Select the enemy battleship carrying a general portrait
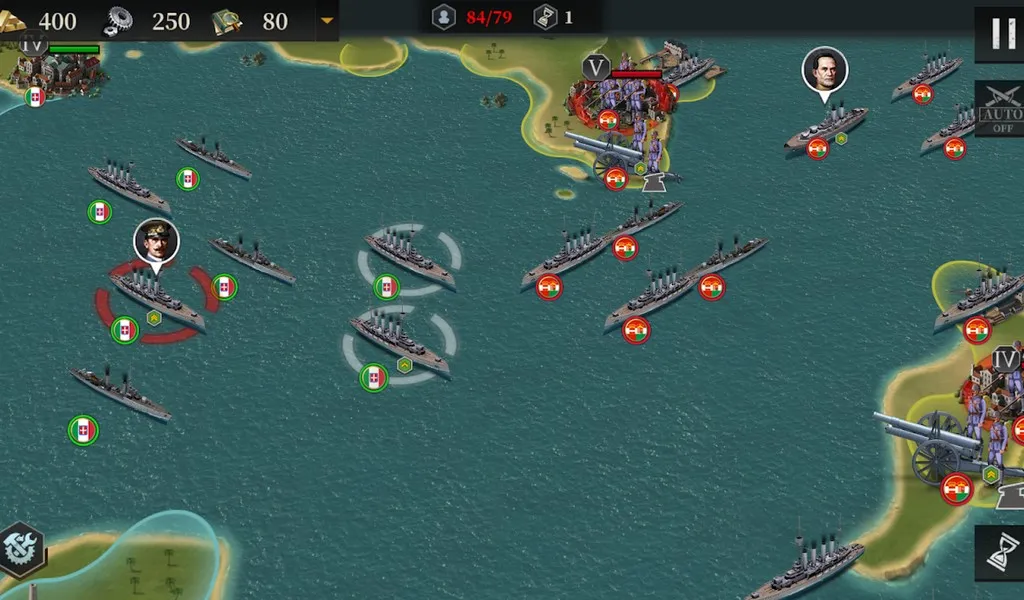 pyautogui.click(x=826, y=126)
